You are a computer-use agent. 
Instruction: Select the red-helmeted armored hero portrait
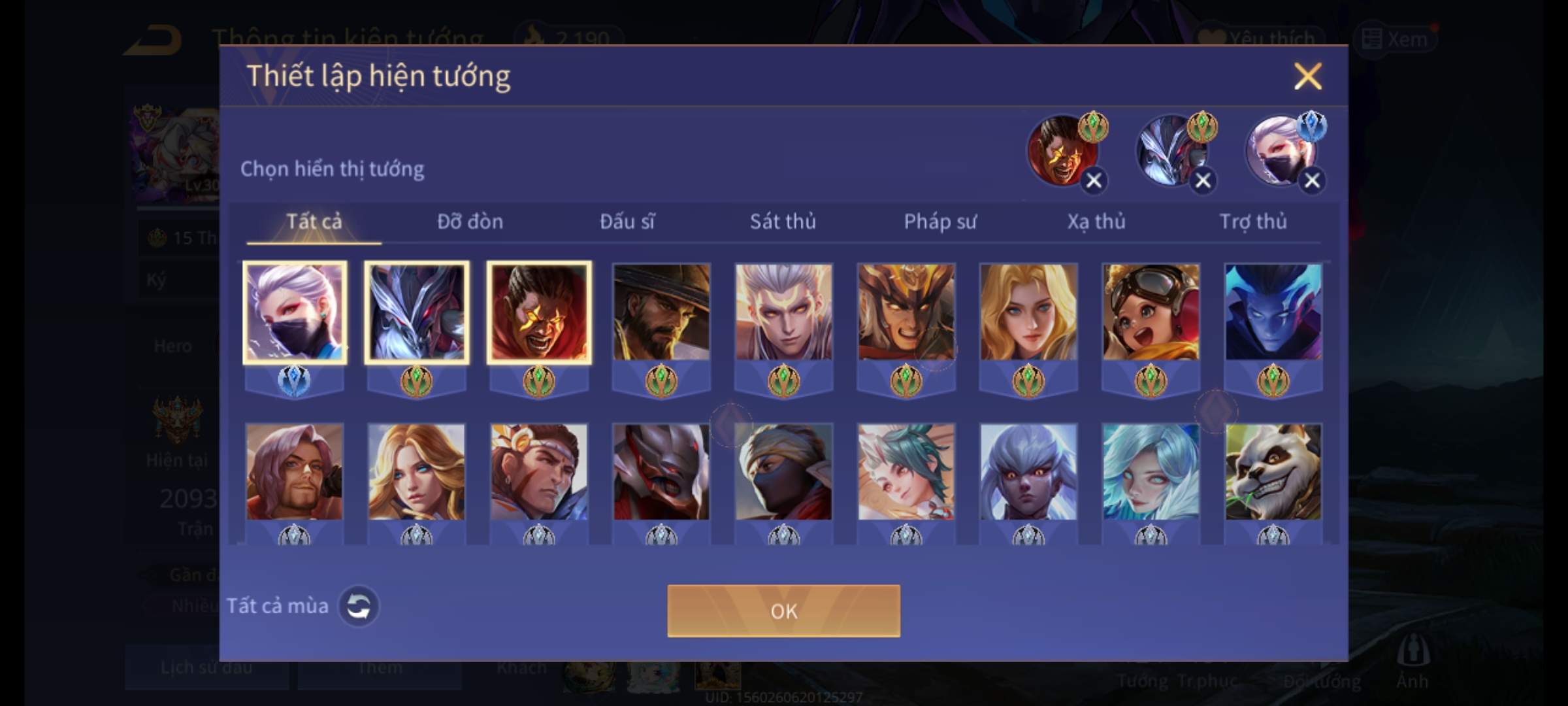pyautogui.click(x=661, y=472)
